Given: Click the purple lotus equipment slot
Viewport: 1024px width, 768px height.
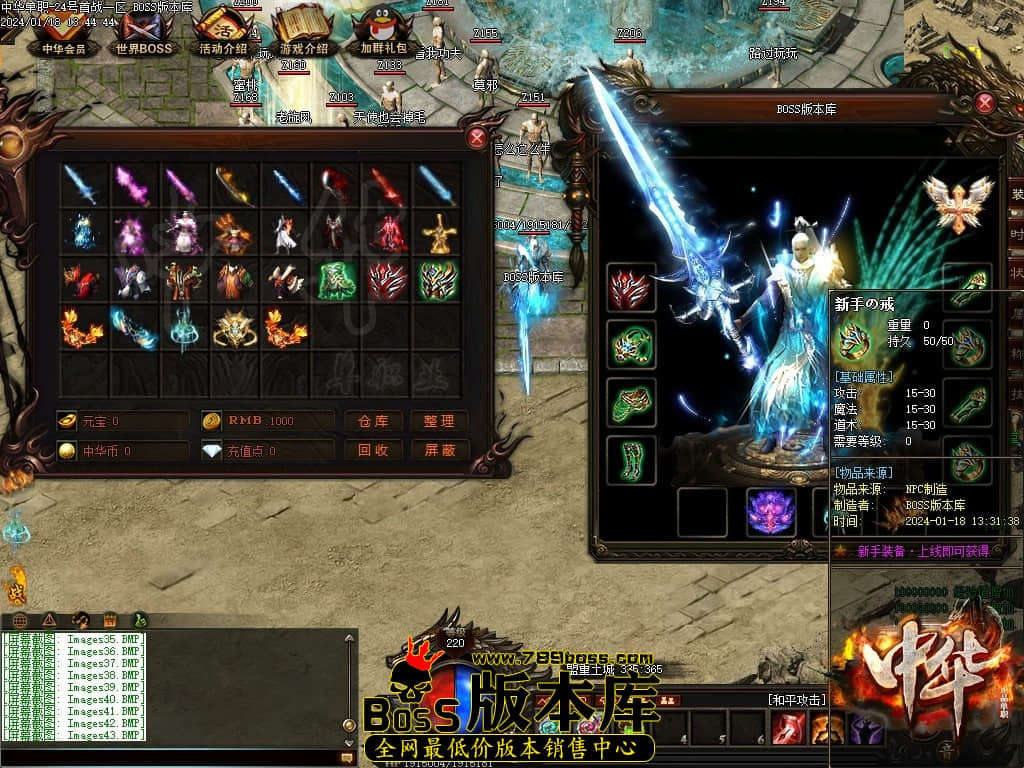Looking at the screenshot, I should pyautogui.click(x=772, y=512).
